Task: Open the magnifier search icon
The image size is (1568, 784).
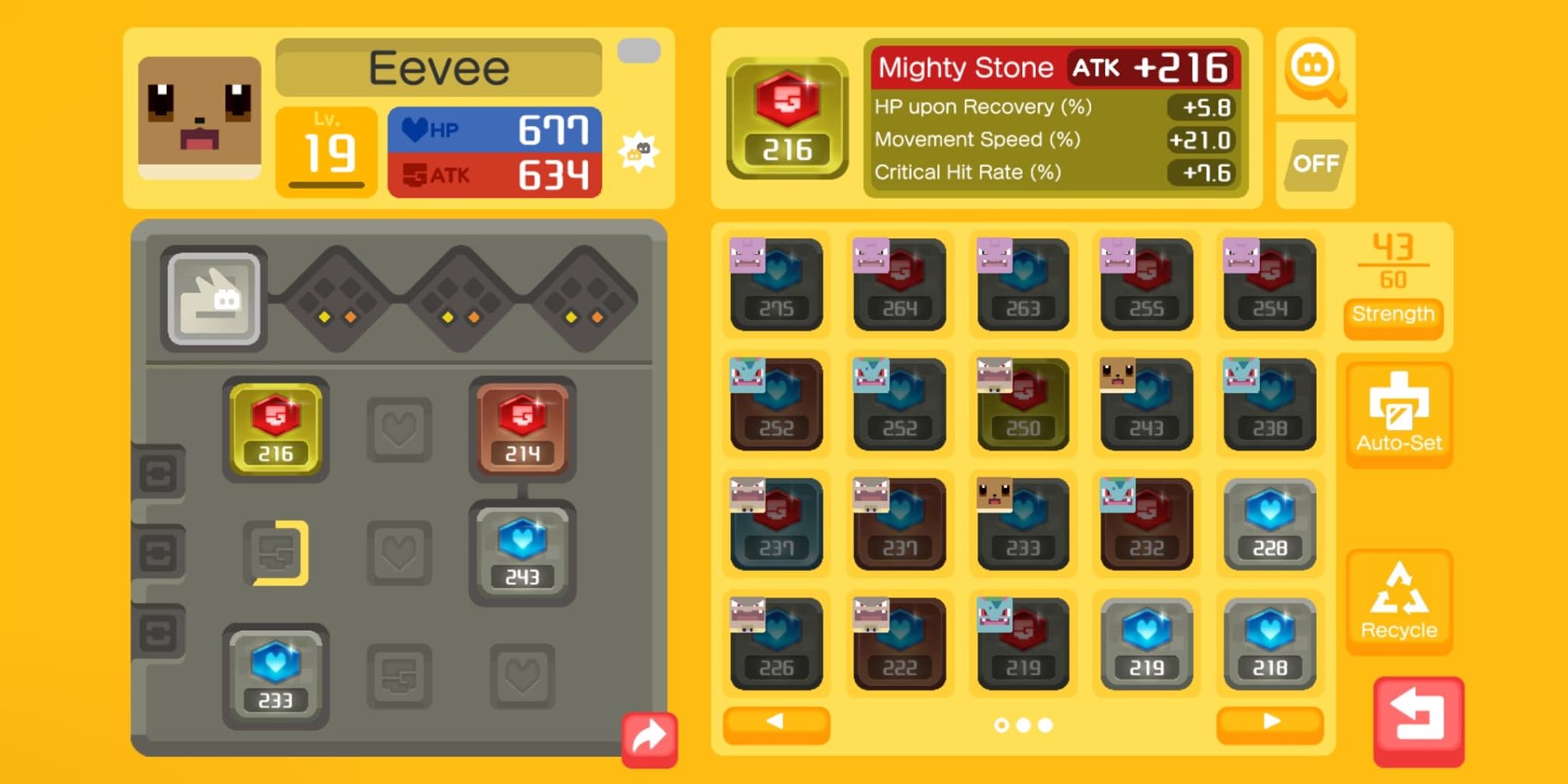Action: pos(1315,73)
